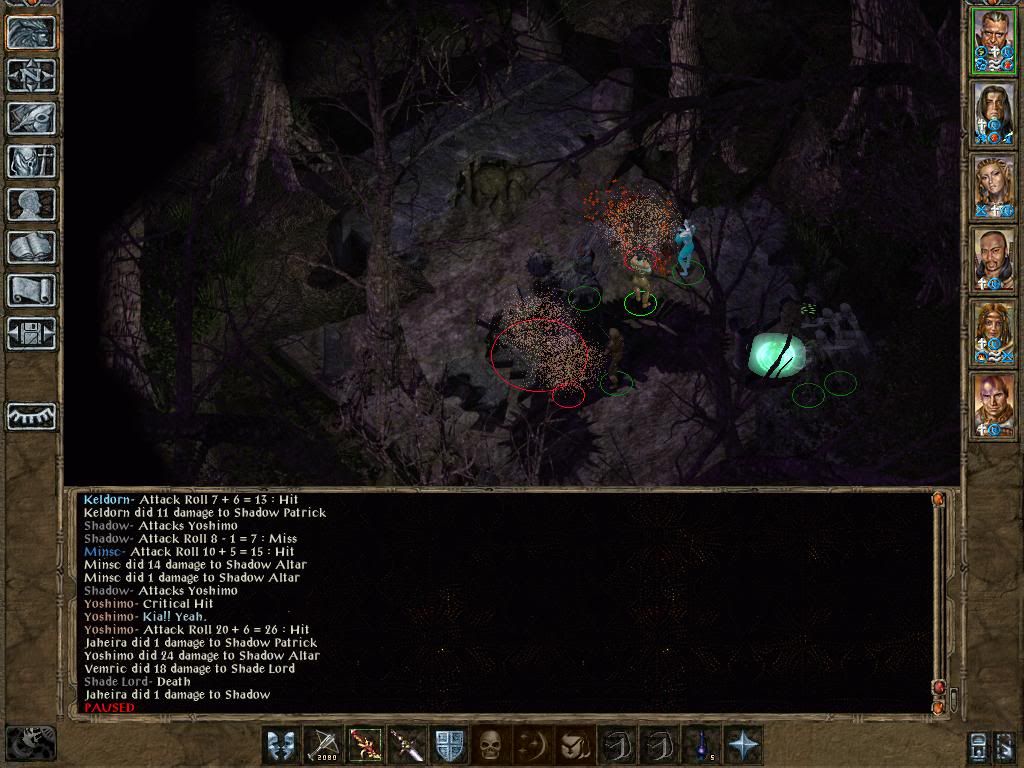Screen dimensions: 1024x768
Task: Return to game with the dragon head button
Action: pos(31,32)
